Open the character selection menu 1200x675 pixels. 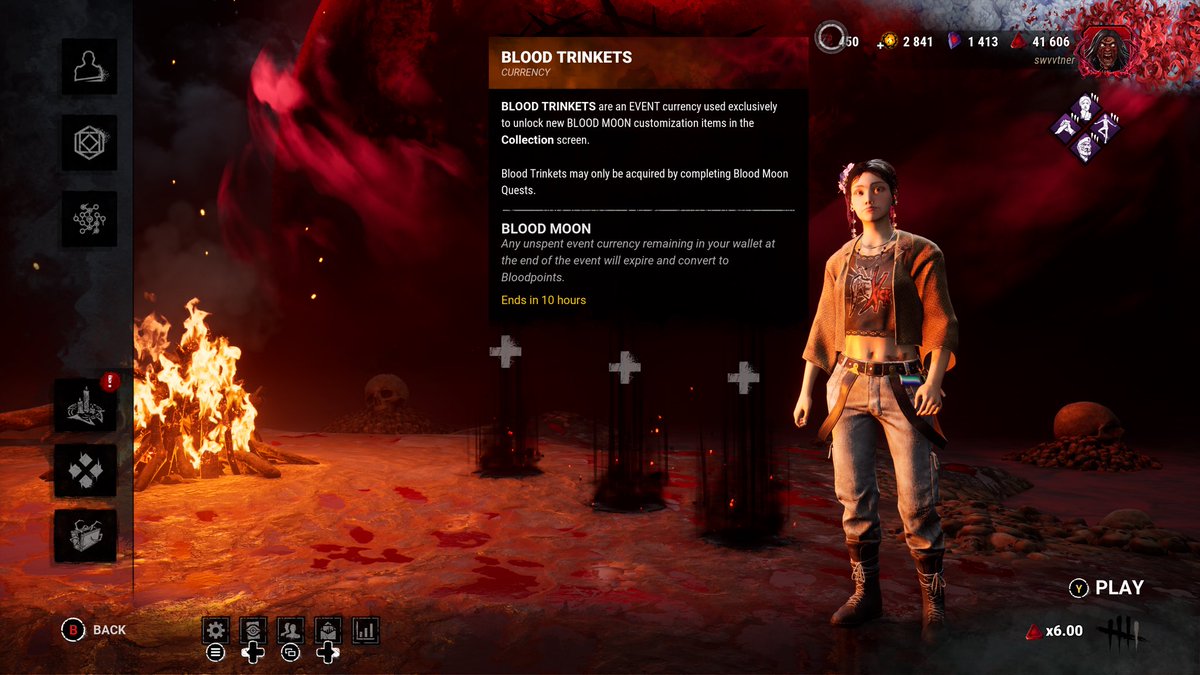89,66
